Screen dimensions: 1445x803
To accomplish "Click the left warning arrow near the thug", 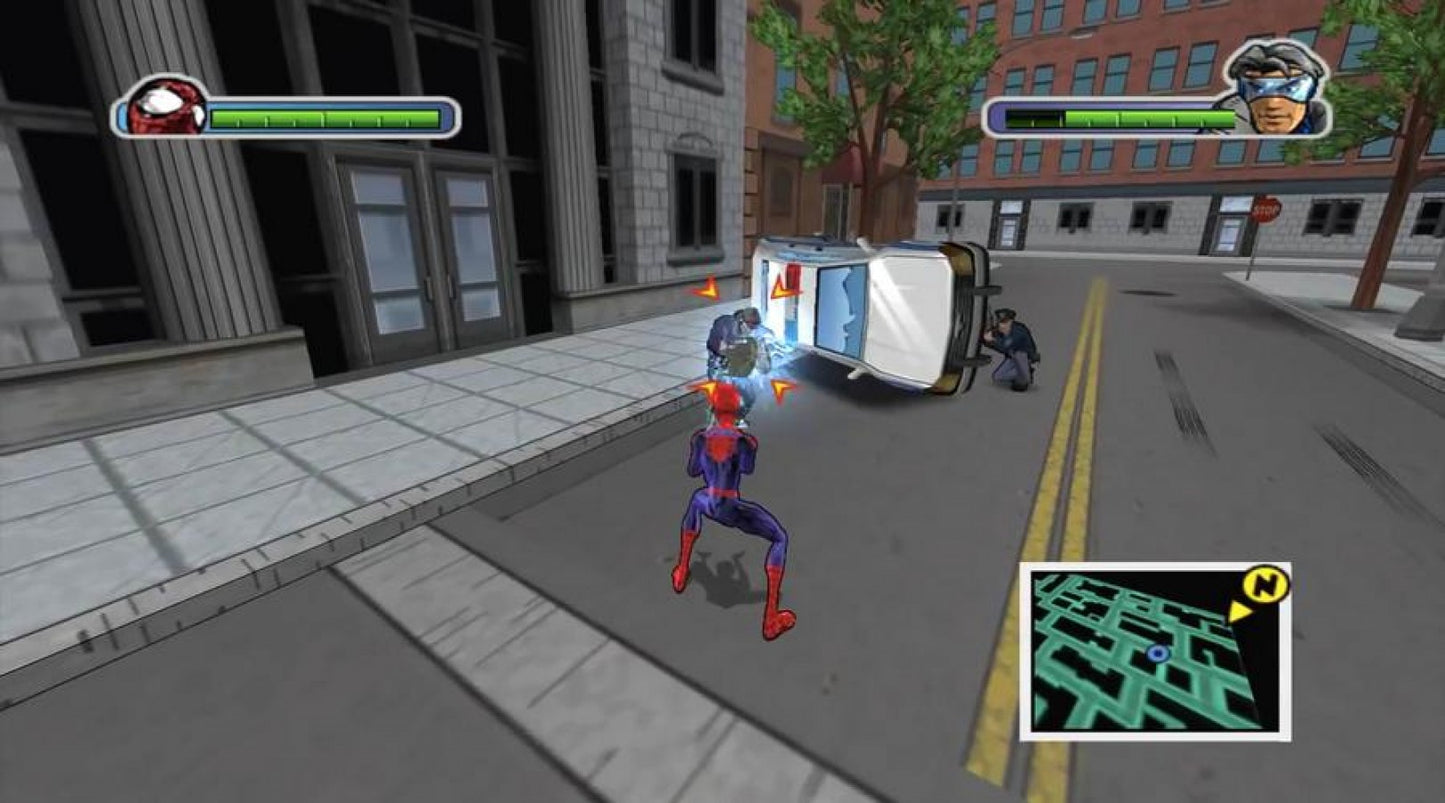I will [x=708, y=289].
